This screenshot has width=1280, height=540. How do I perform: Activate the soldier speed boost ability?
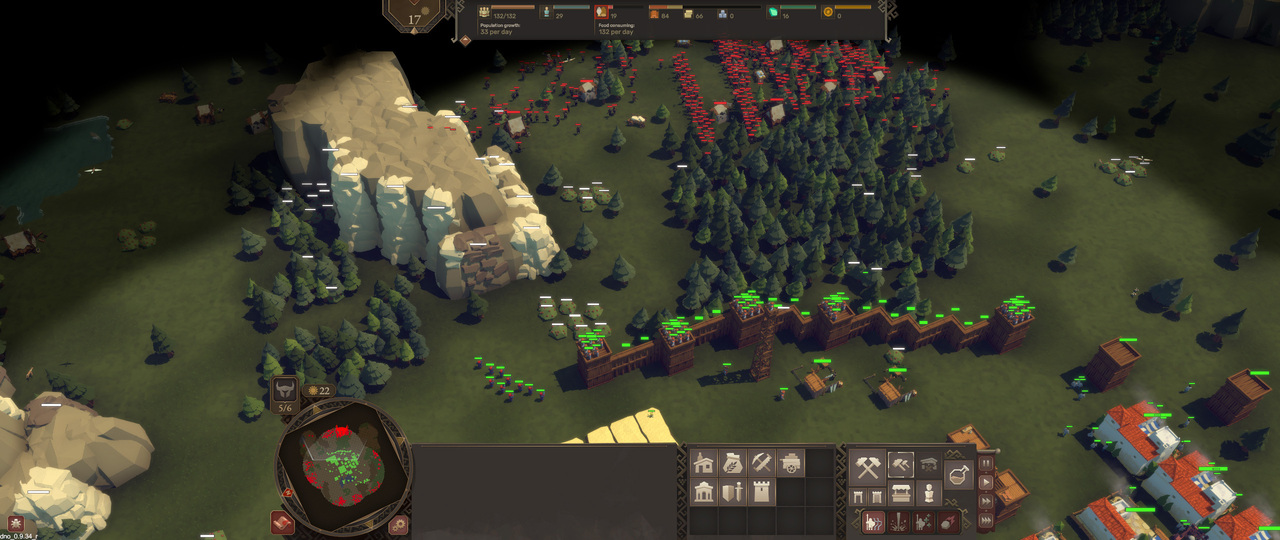point(873,521)
